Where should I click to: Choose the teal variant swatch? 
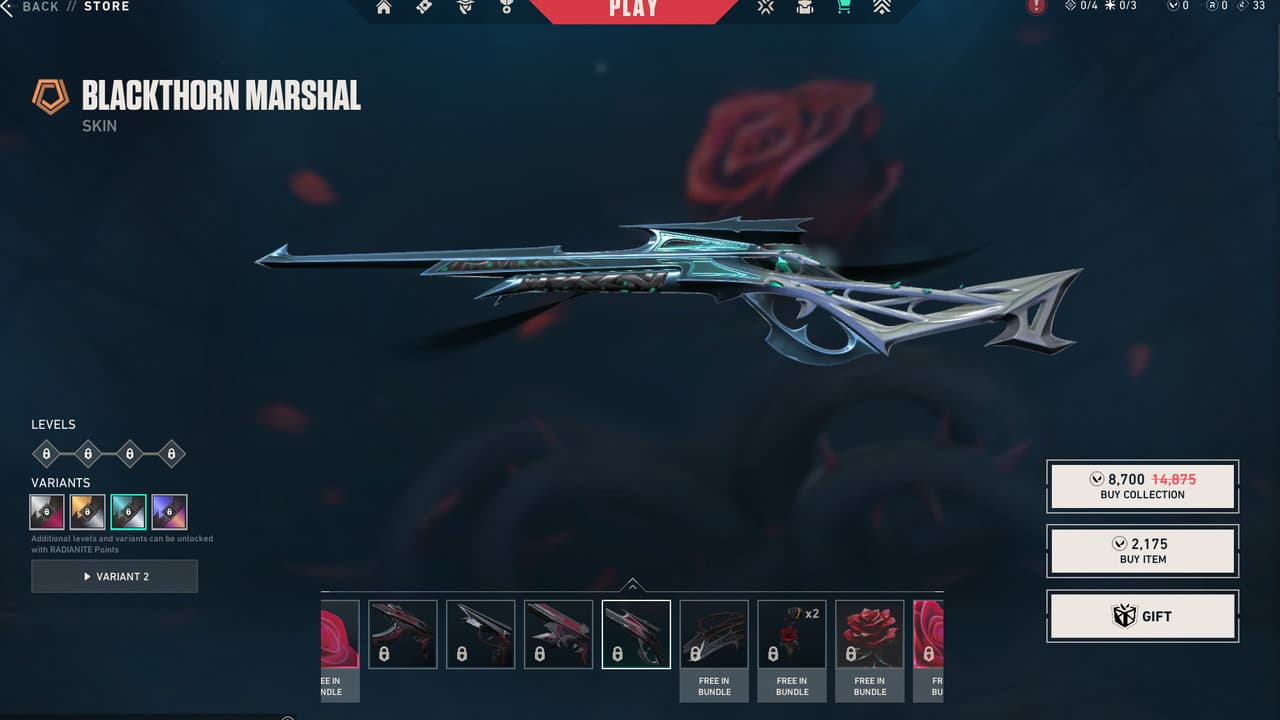click(x=129, y=512)
